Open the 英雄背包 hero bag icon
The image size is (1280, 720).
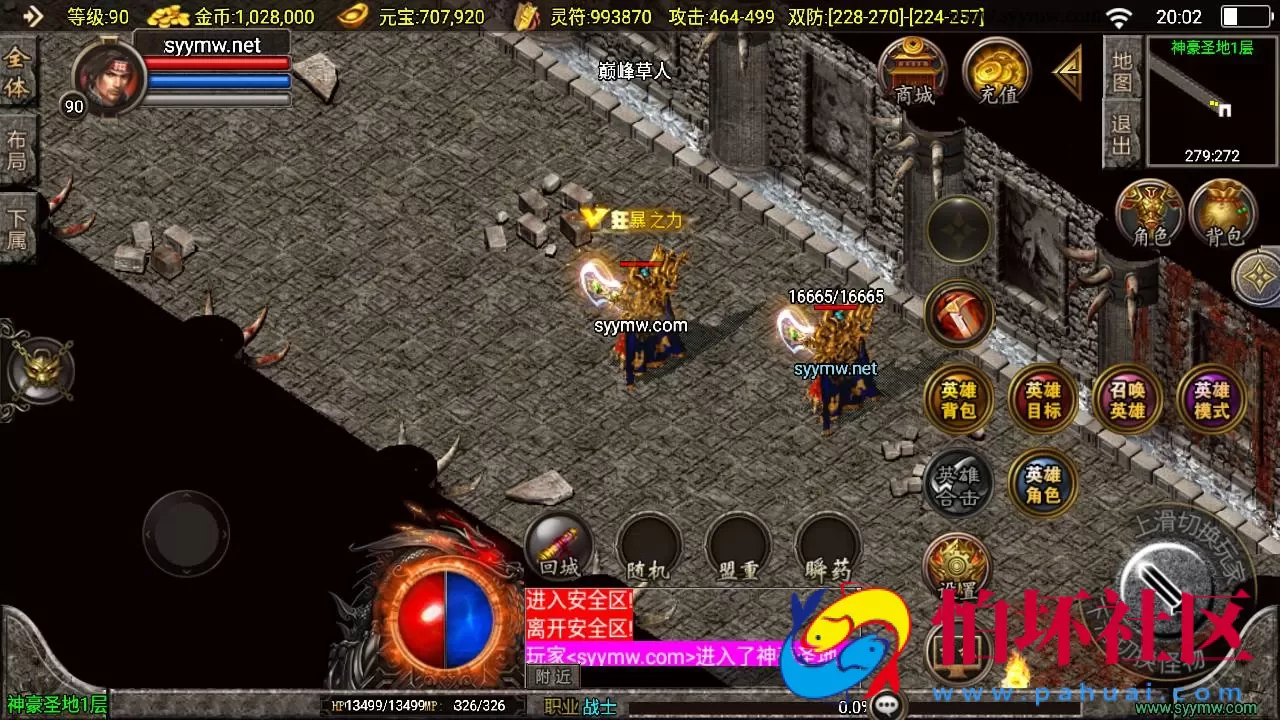click(958, 399)
